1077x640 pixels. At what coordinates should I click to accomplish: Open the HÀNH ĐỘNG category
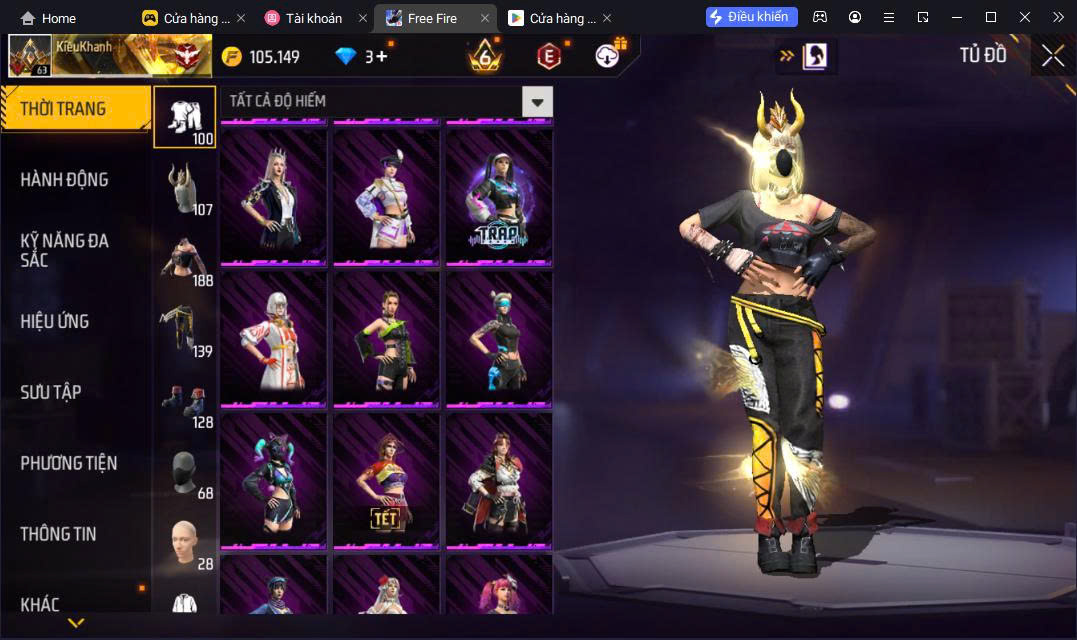[65, 180]
